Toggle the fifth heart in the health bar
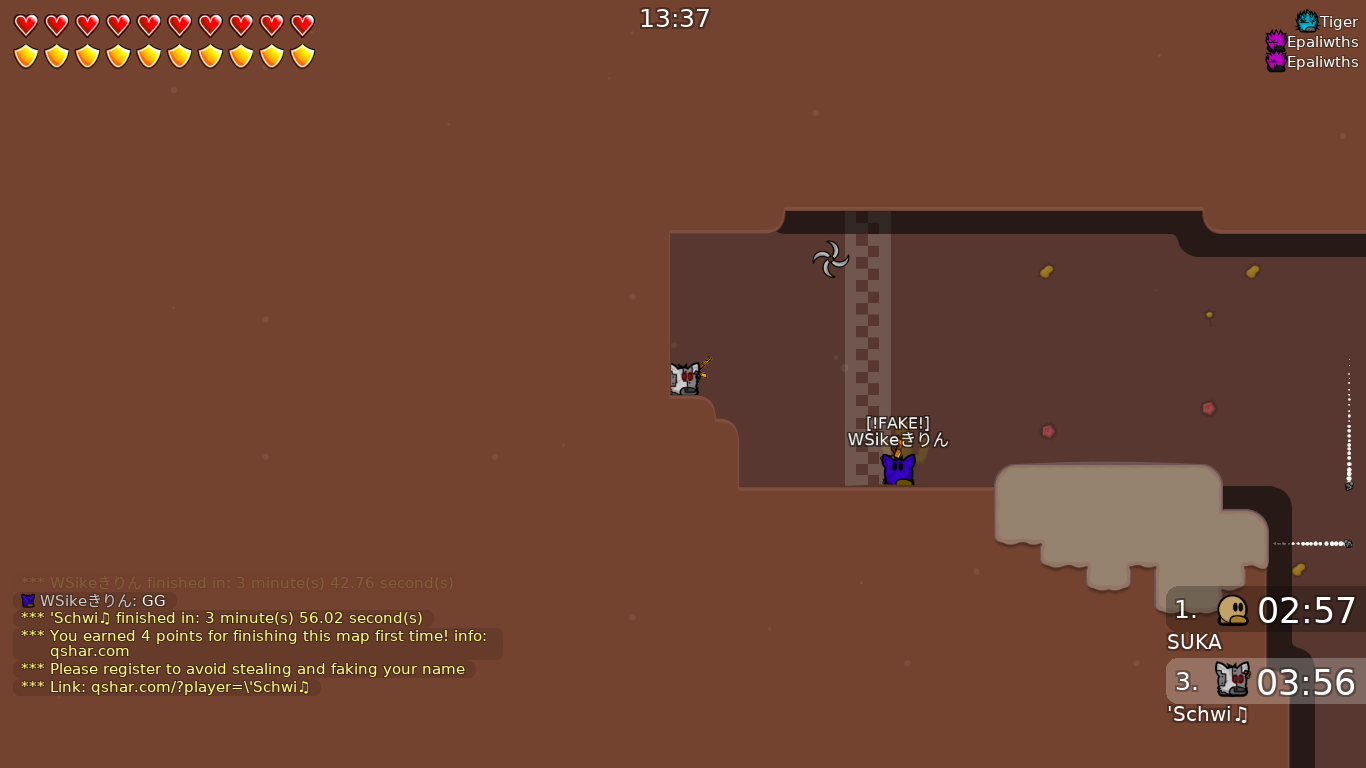The image size is (1366, 768). (x=148, y=24)
